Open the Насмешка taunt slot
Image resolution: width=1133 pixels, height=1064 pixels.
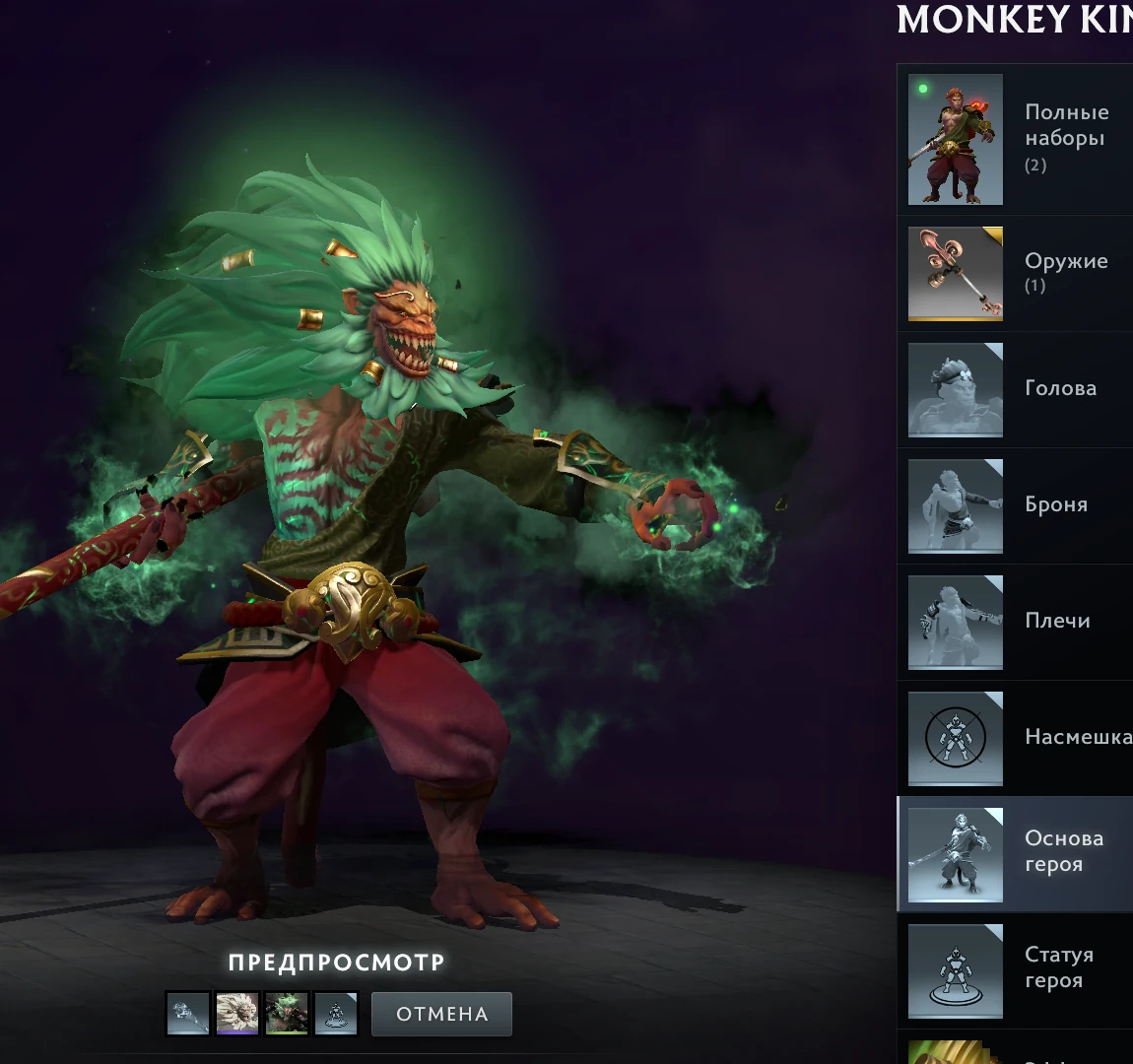click(x=1015, y=738)
